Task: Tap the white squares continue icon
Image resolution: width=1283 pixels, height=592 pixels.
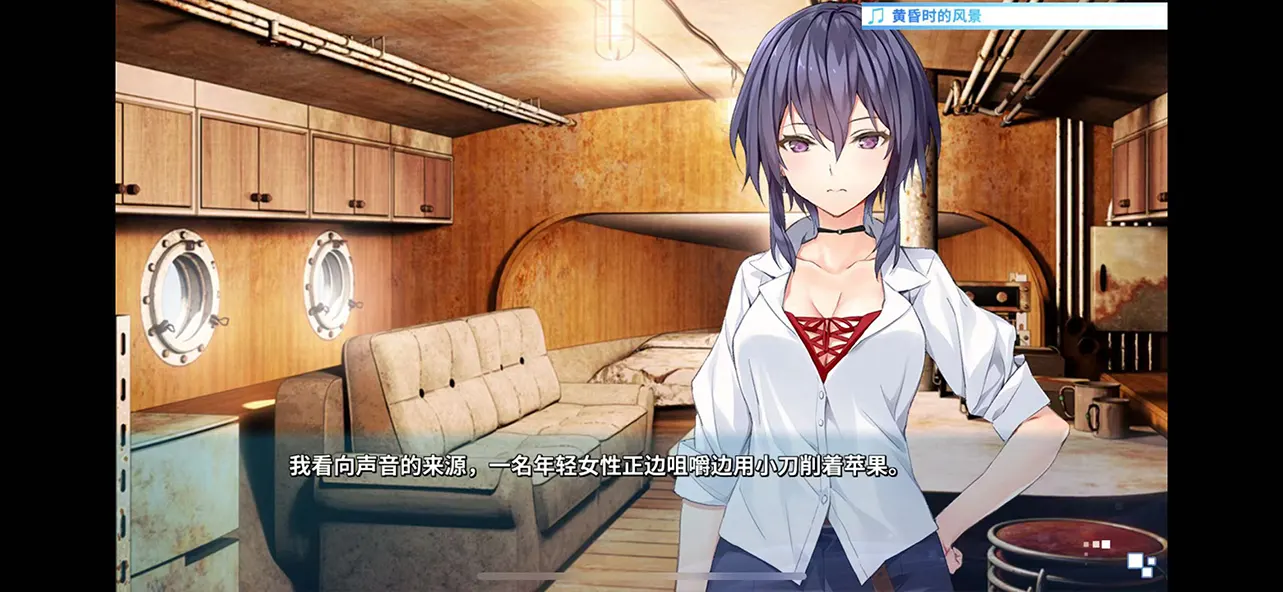Action: 1140,564
